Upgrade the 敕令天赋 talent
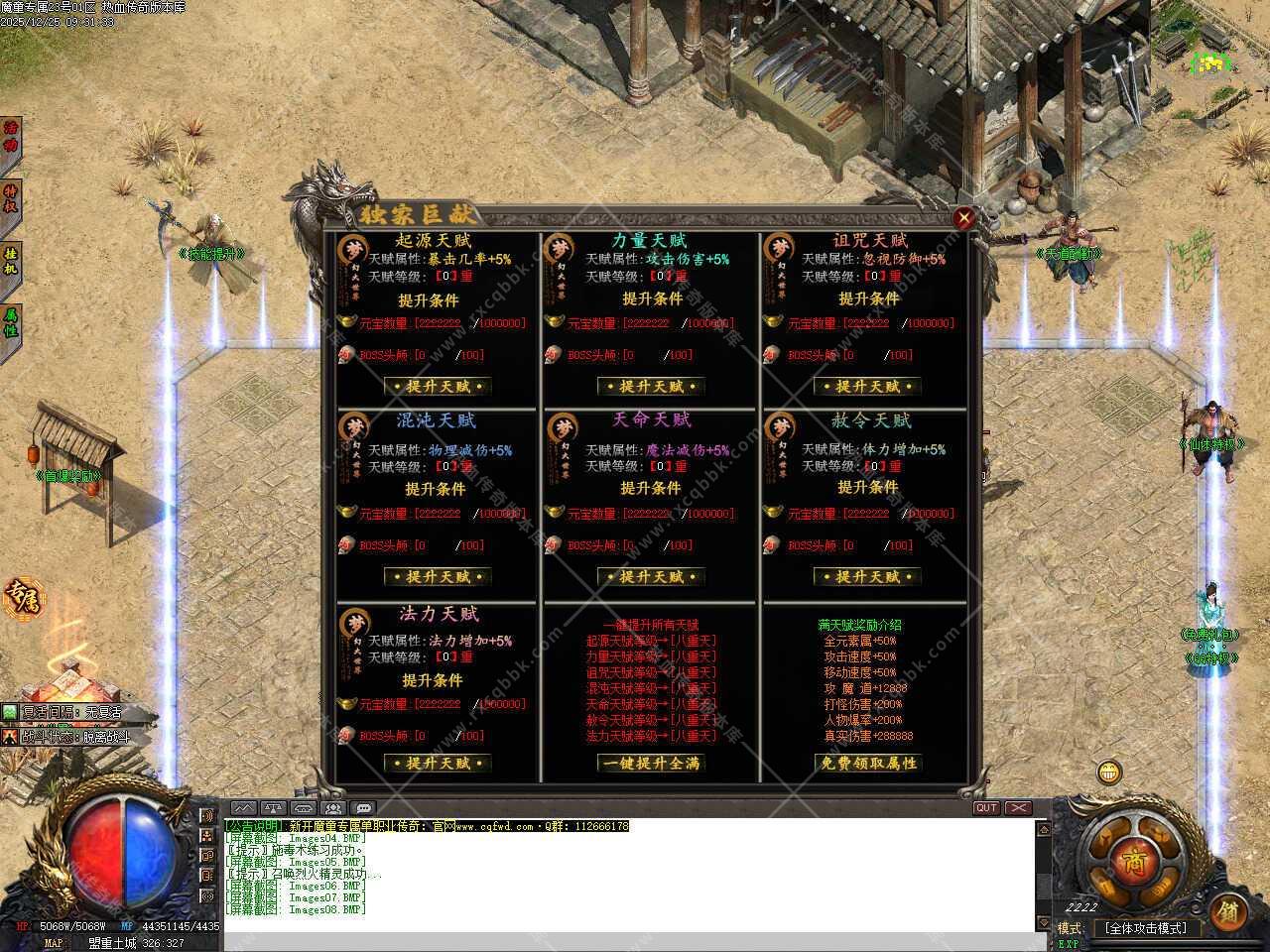The height and width of the screenshot is (952, 1270). [x=867, y=576]
